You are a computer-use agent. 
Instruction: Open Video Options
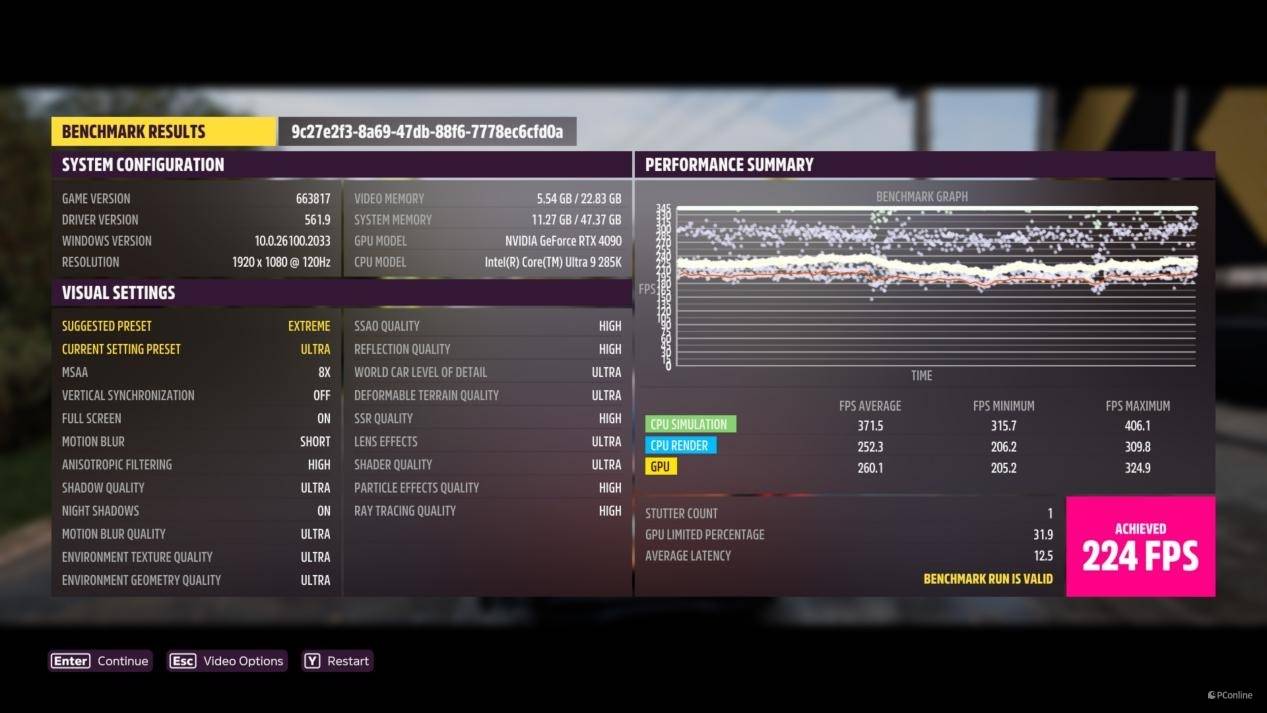[x=227, y=661]
